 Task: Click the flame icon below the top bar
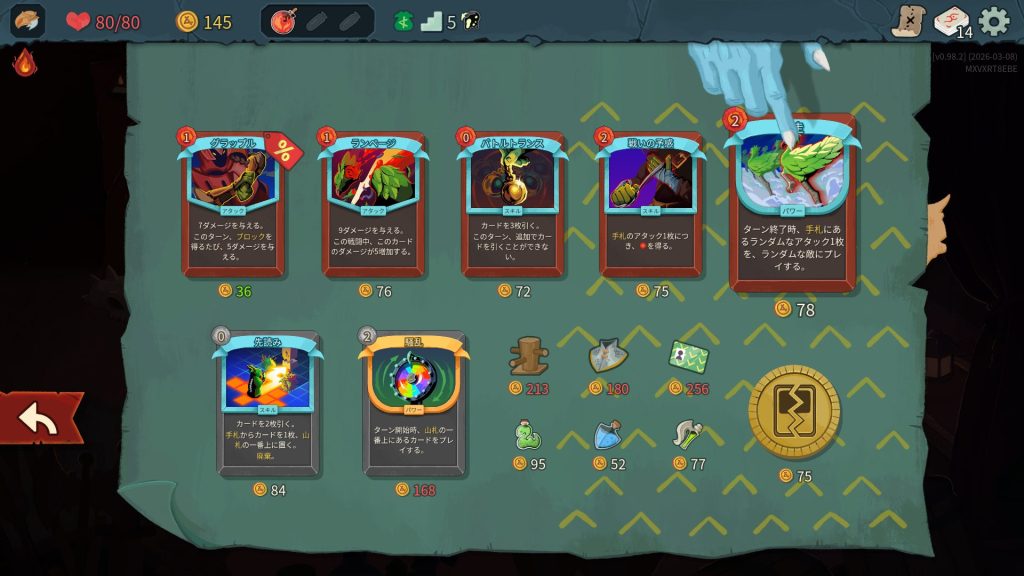coord(24,63)
